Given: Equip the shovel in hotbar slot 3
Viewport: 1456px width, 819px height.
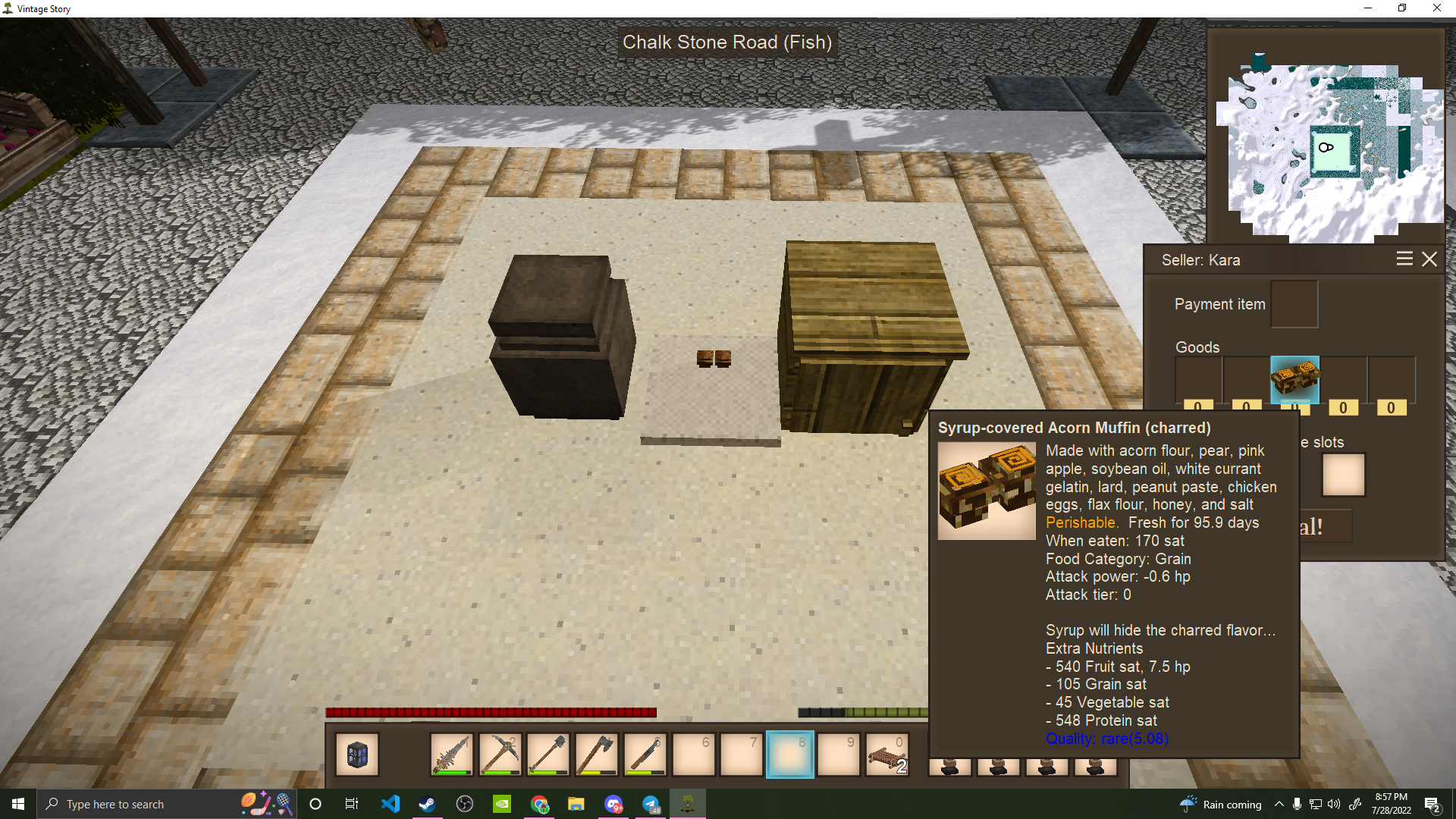Looking at the screenshot, I should tap(548, 755).
